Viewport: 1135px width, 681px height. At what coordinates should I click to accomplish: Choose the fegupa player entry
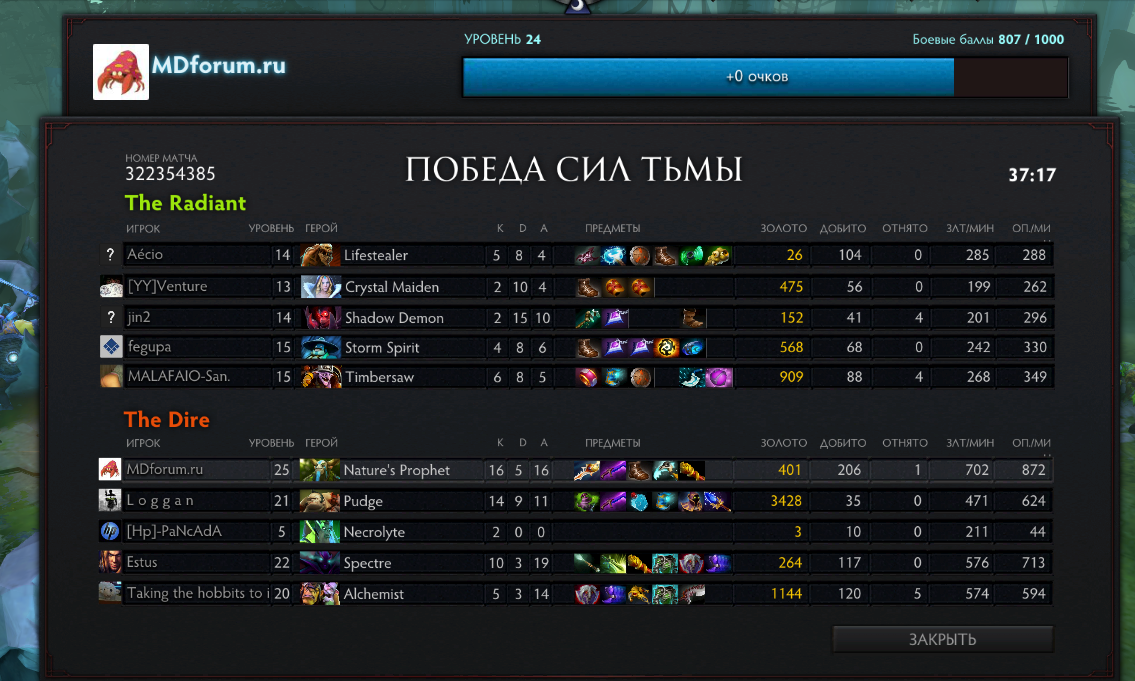(149, 347)
